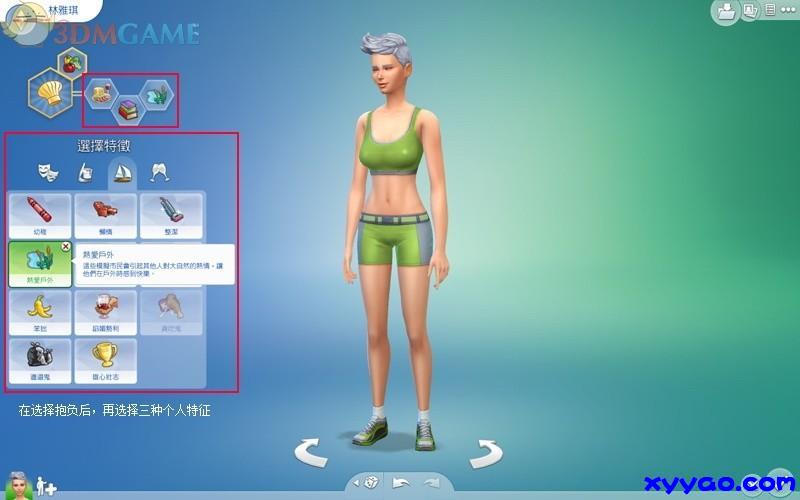Show the champagne glasses social traits tab
800x500 pixels.
pyautogui.click(x=158, y=171)
